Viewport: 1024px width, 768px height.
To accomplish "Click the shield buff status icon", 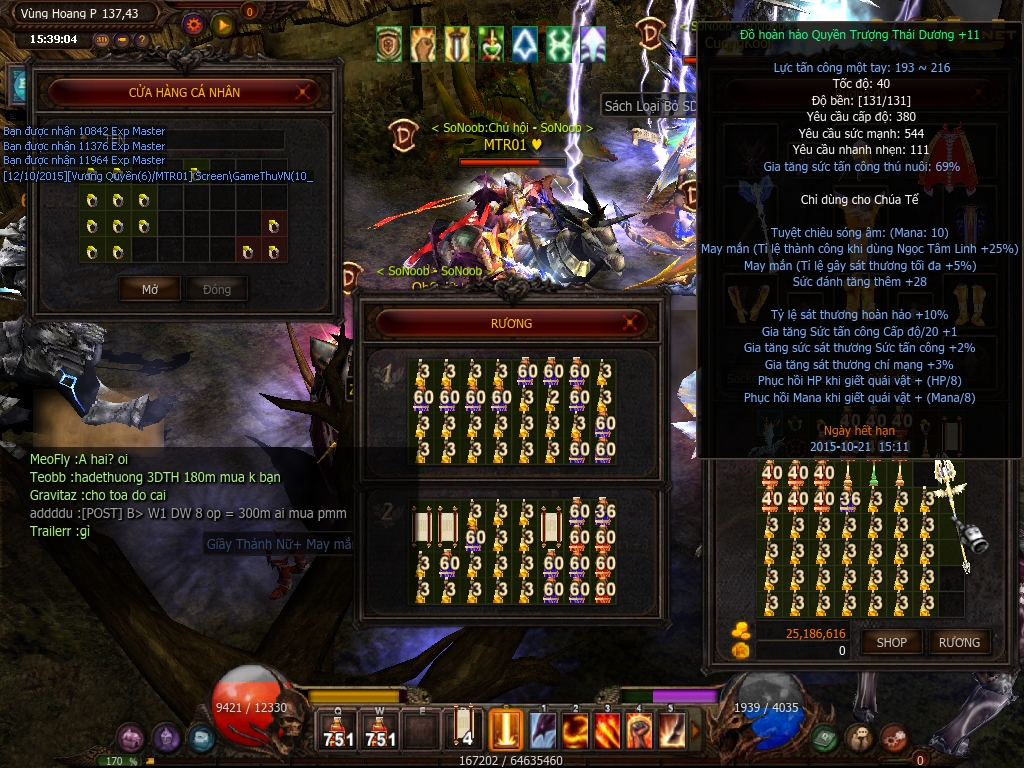I will pyautogui.click(x=389, y=44).
